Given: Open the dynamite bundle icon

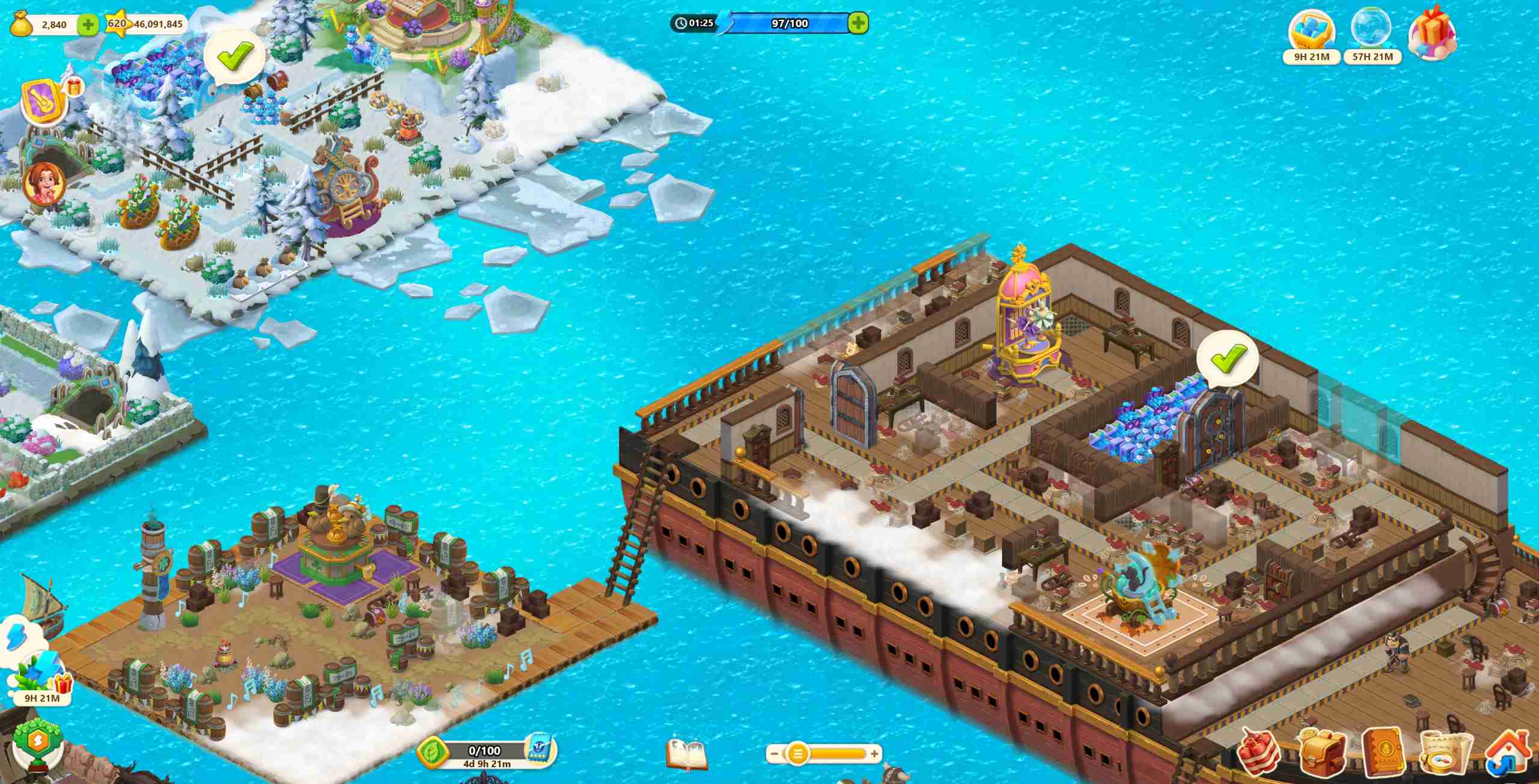Looking at the screenshot, I should (x=1259, y=751).
